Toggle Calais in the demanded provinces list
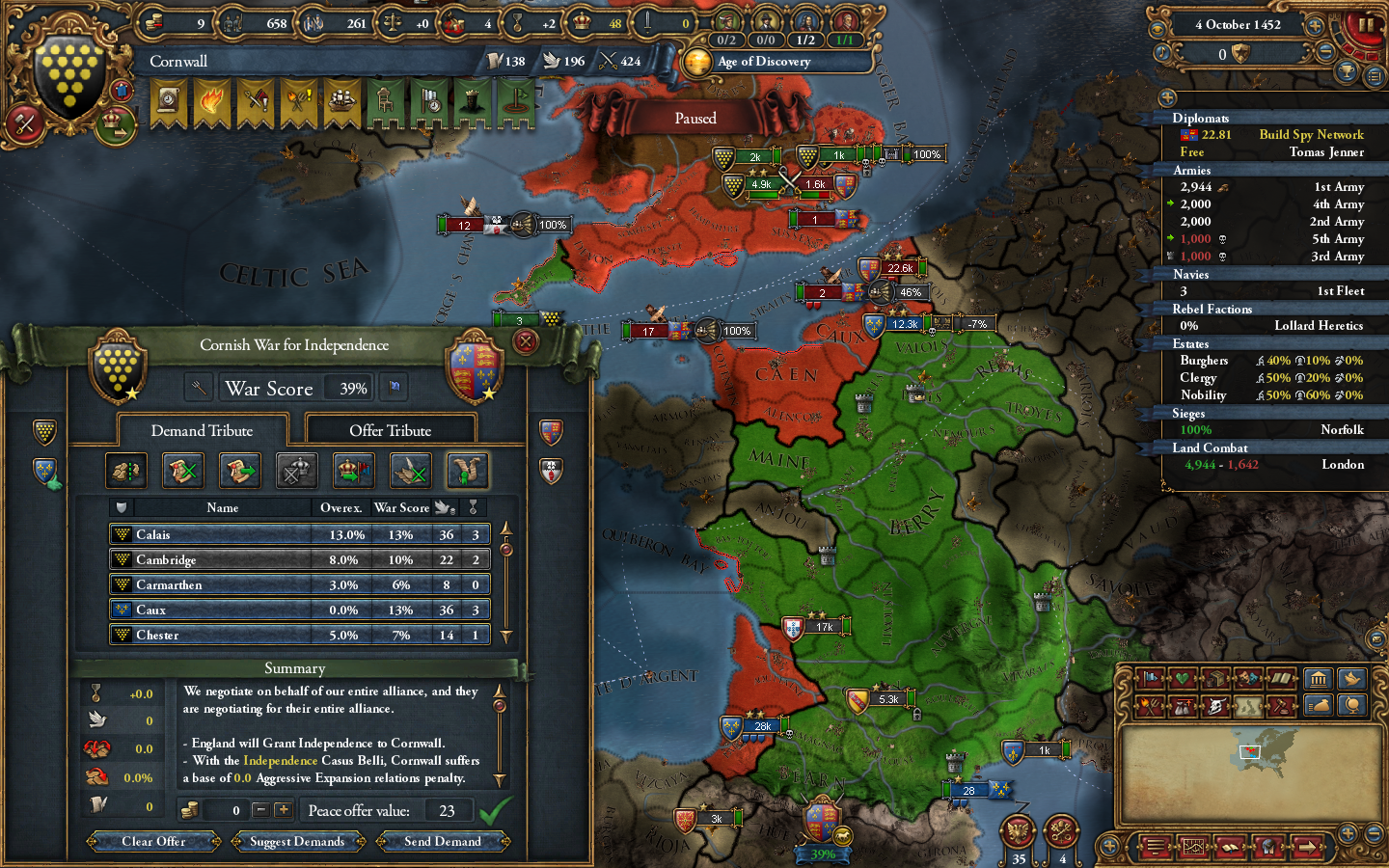 (x=299, y=534)
